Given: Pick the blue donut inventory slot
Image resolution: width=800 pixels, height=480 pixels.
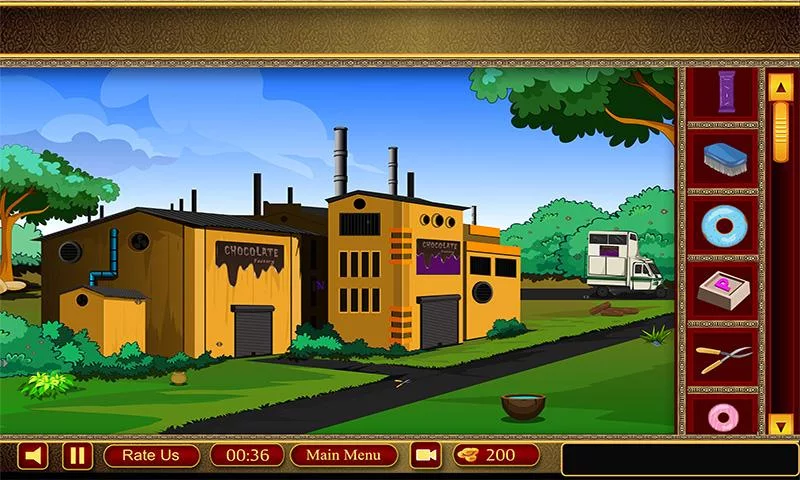Looking at the screenshot, I should 724,223.
